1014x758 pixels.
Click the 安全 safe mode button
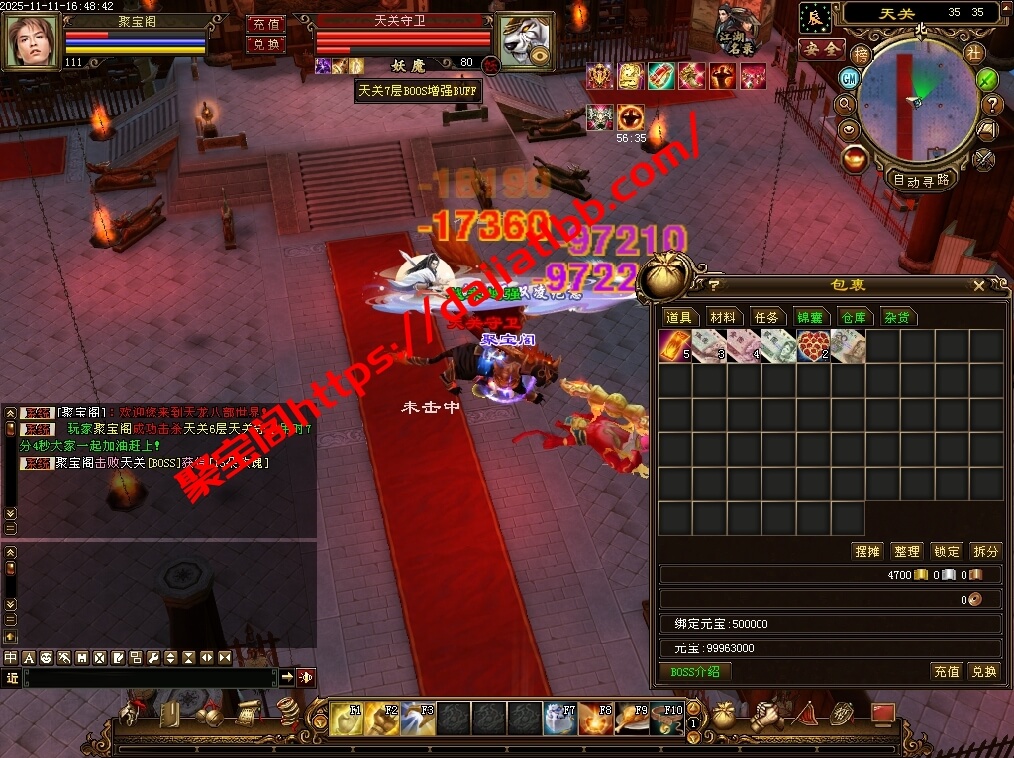822,48
